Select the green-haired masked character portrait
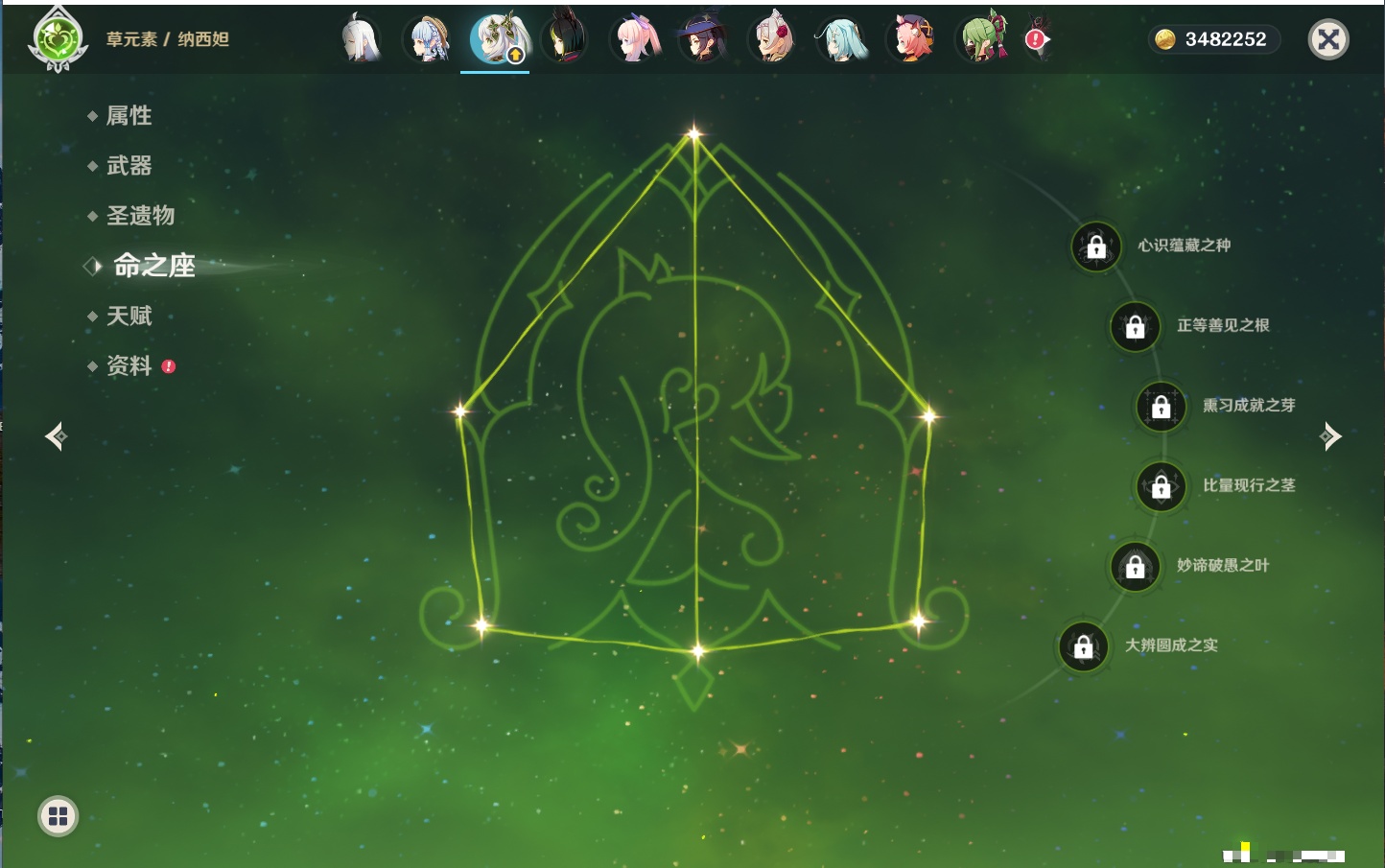The image size is (1385, 868). point(982,39)
